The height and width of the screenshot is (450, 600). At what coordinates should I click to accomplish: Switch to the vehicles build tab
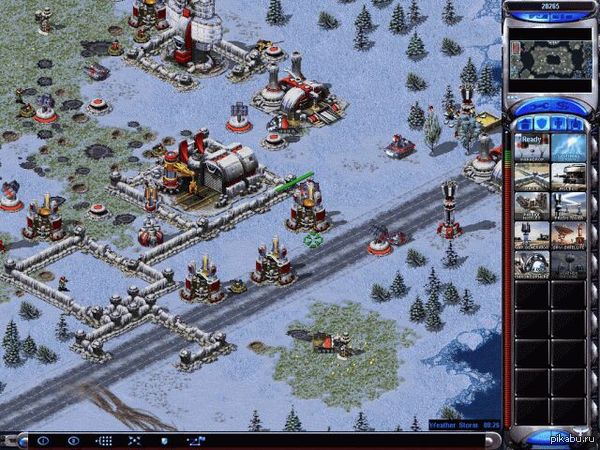click(577, 123)
